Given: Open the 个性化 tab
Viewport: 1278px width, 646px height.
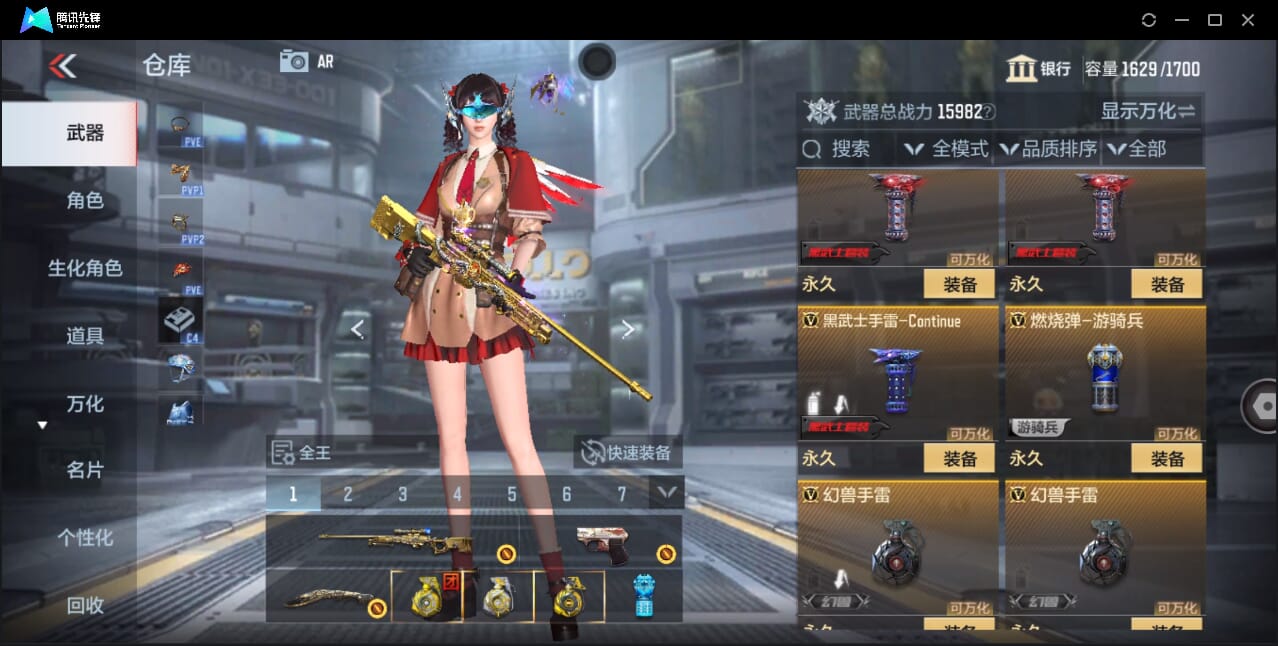Looking at the screenshot, I should tap(85, 538).
